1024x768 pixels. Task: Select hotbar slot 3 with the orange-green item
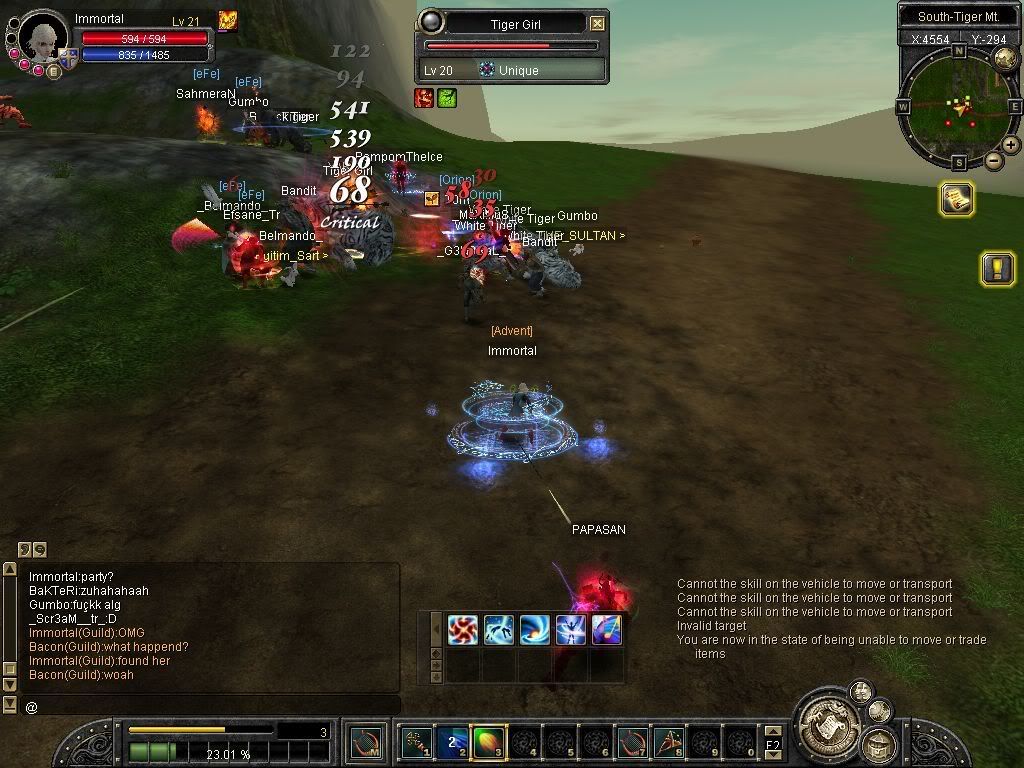click(486, 743)
